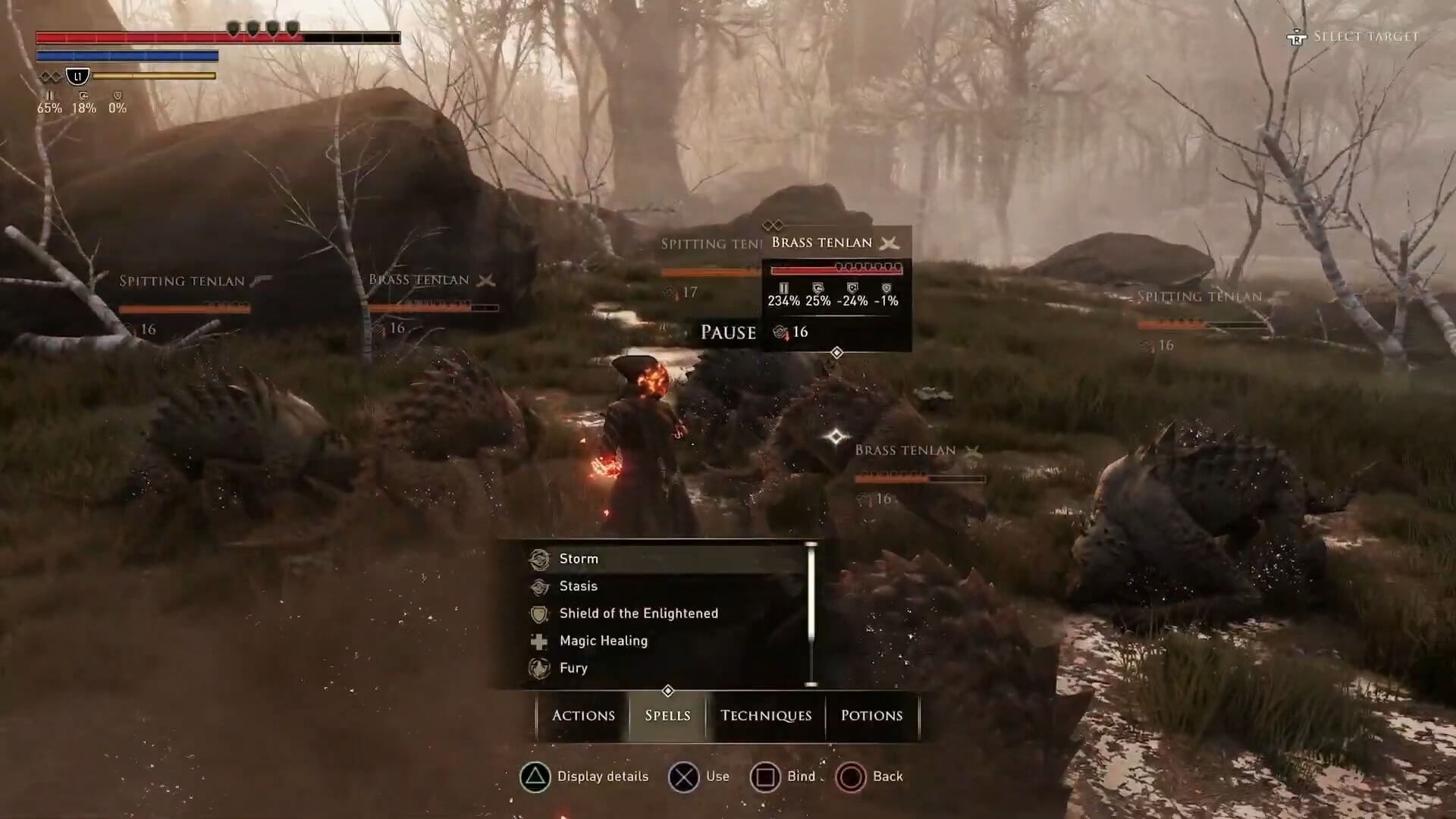
Task: Cast Shield of the Enlightened
Action: click(638, 613)
